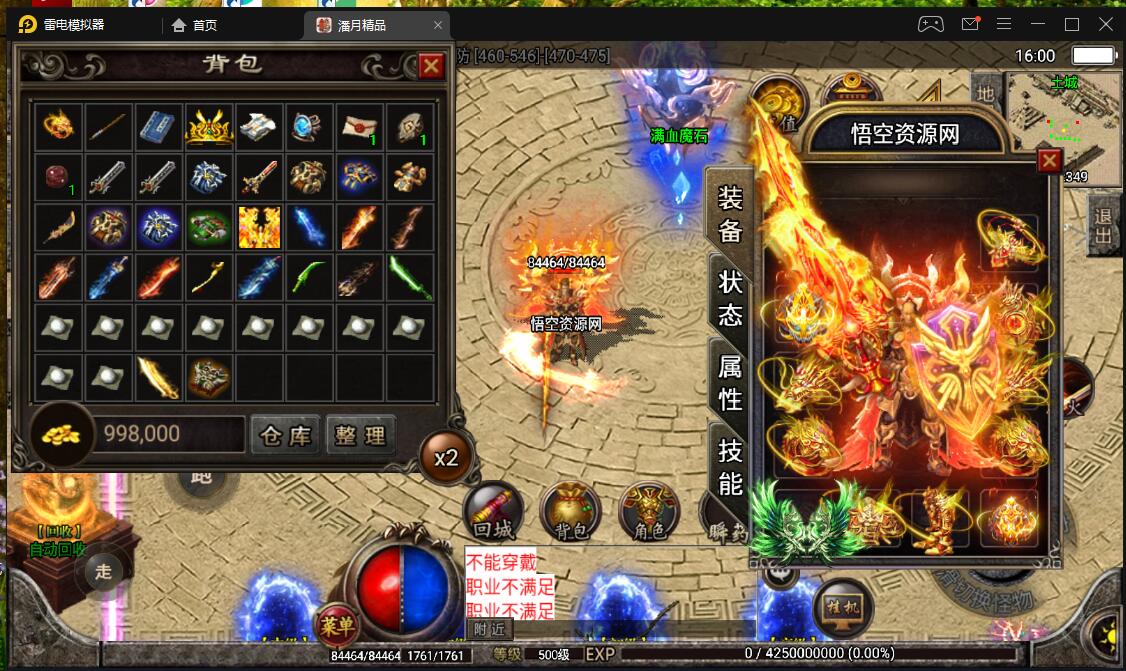
Task: Open the 仓库 warehouse
Action: pyautogui.click(x=285, y=435)
